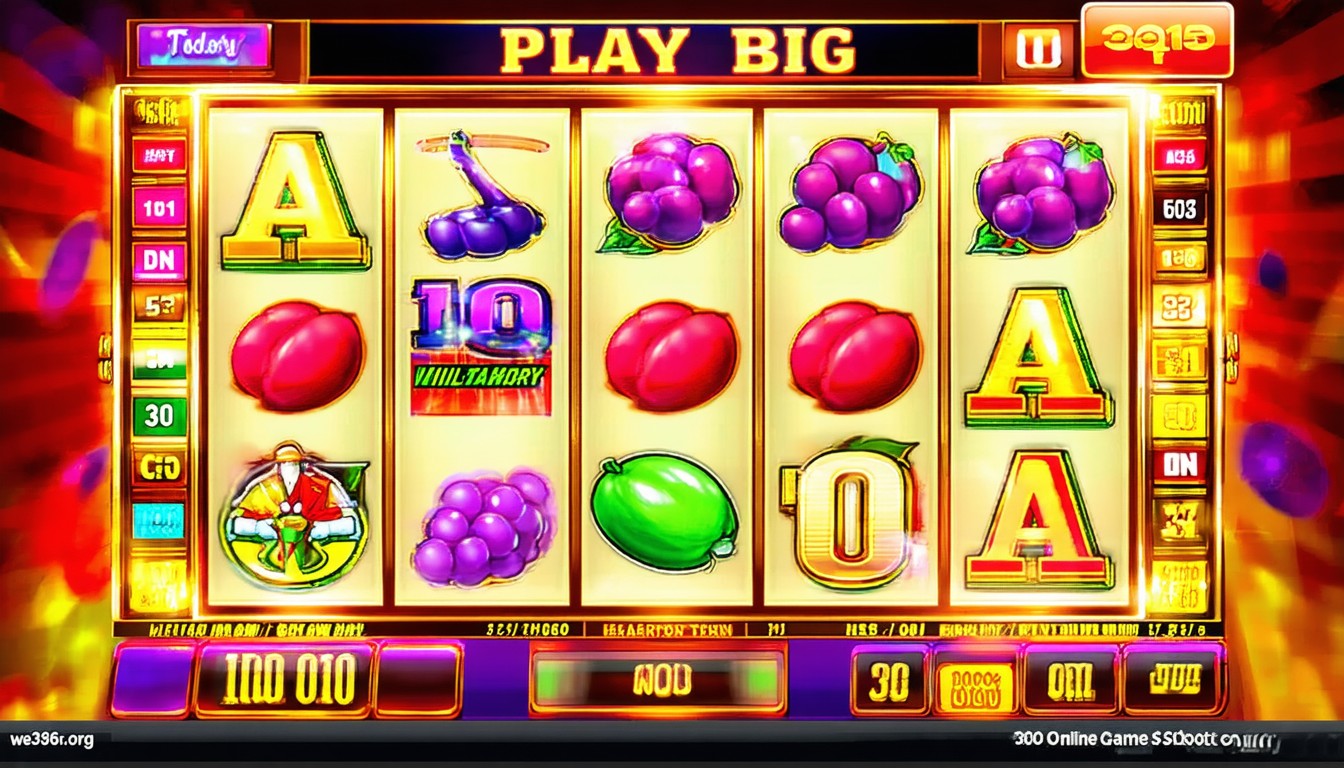This screenshot has height=768, width=1344.
Task: Hit the red button in the top-right corner
Action: click(x=1155, y=40)
